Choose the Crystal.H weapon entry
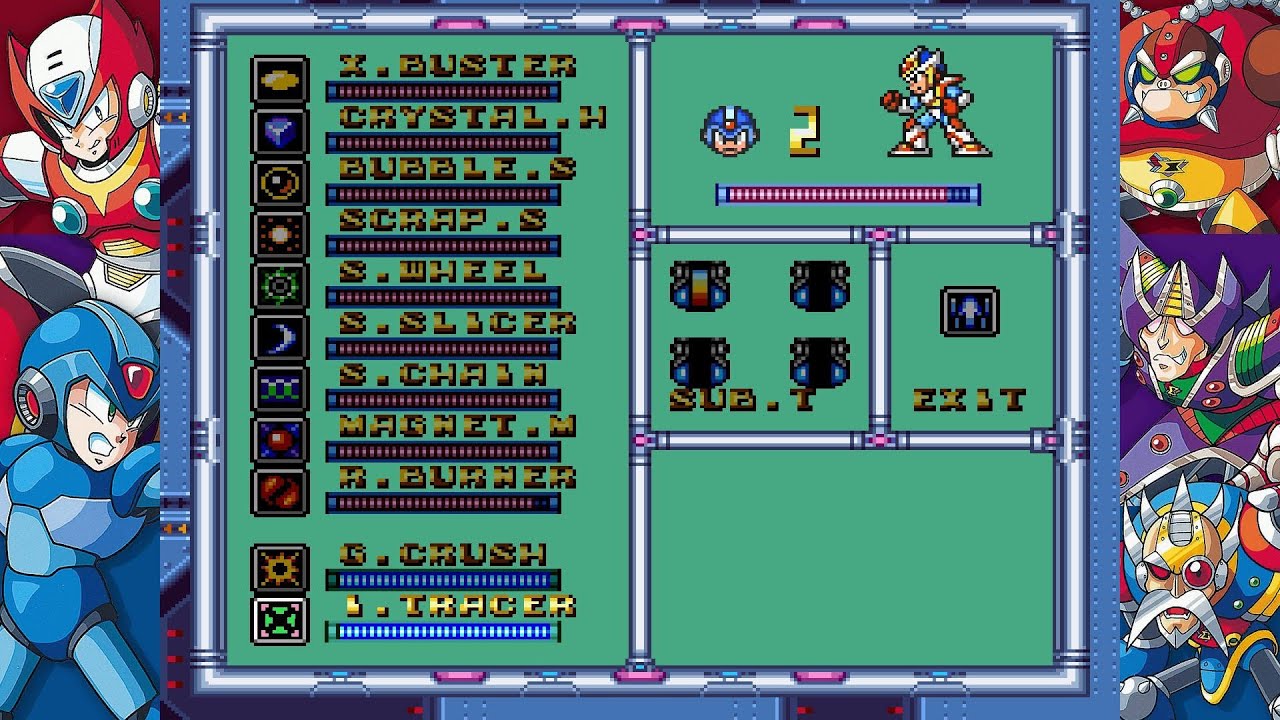This screenshot has height=720, width=1280. (471, 118)
